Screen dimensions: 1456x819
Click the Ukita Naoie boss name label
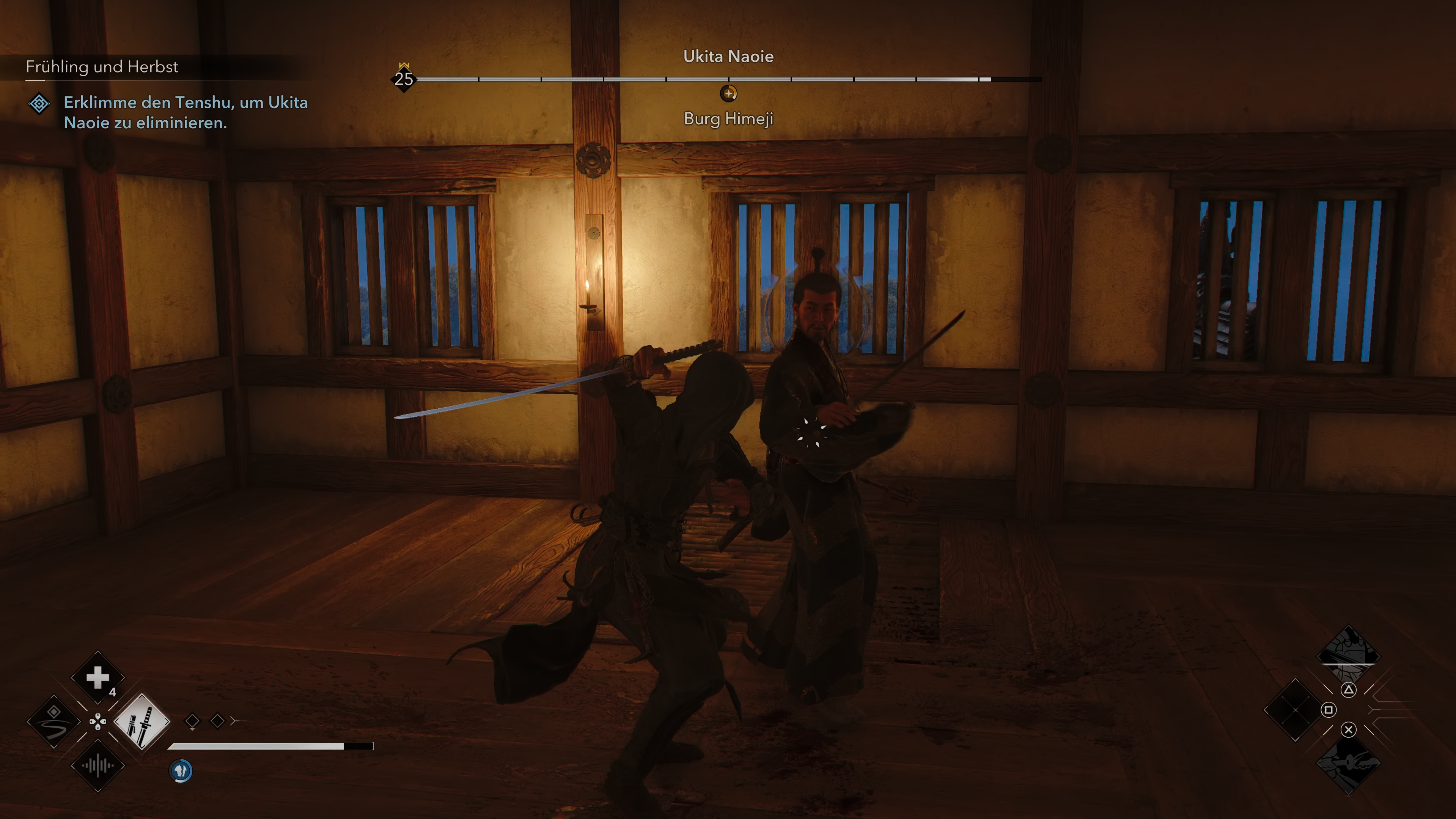tap(728, 57)
